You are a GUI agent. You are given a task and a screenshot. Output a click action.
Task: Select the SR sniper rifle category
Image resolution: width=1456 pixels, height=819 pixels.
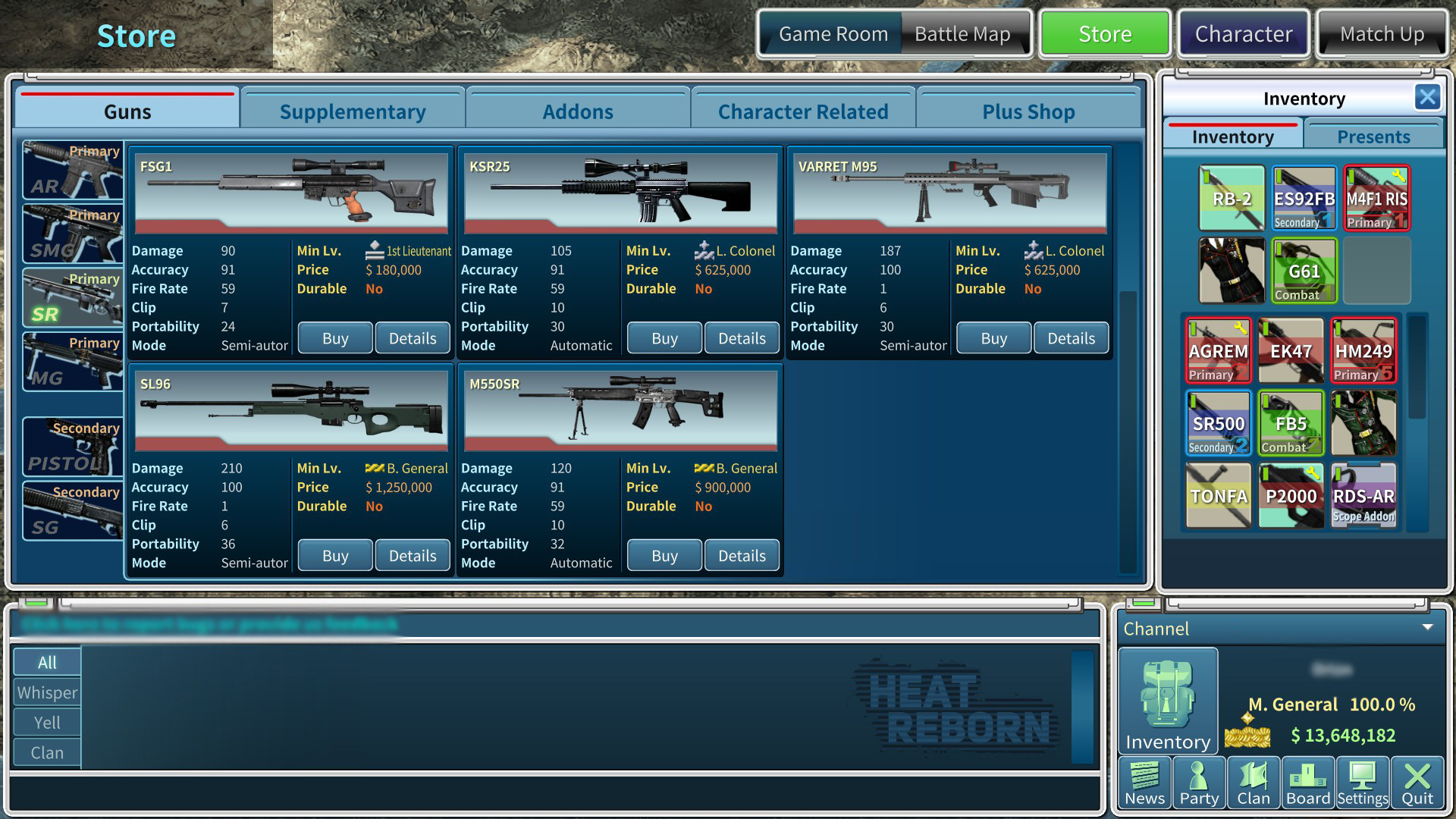(x=72, y=297)
